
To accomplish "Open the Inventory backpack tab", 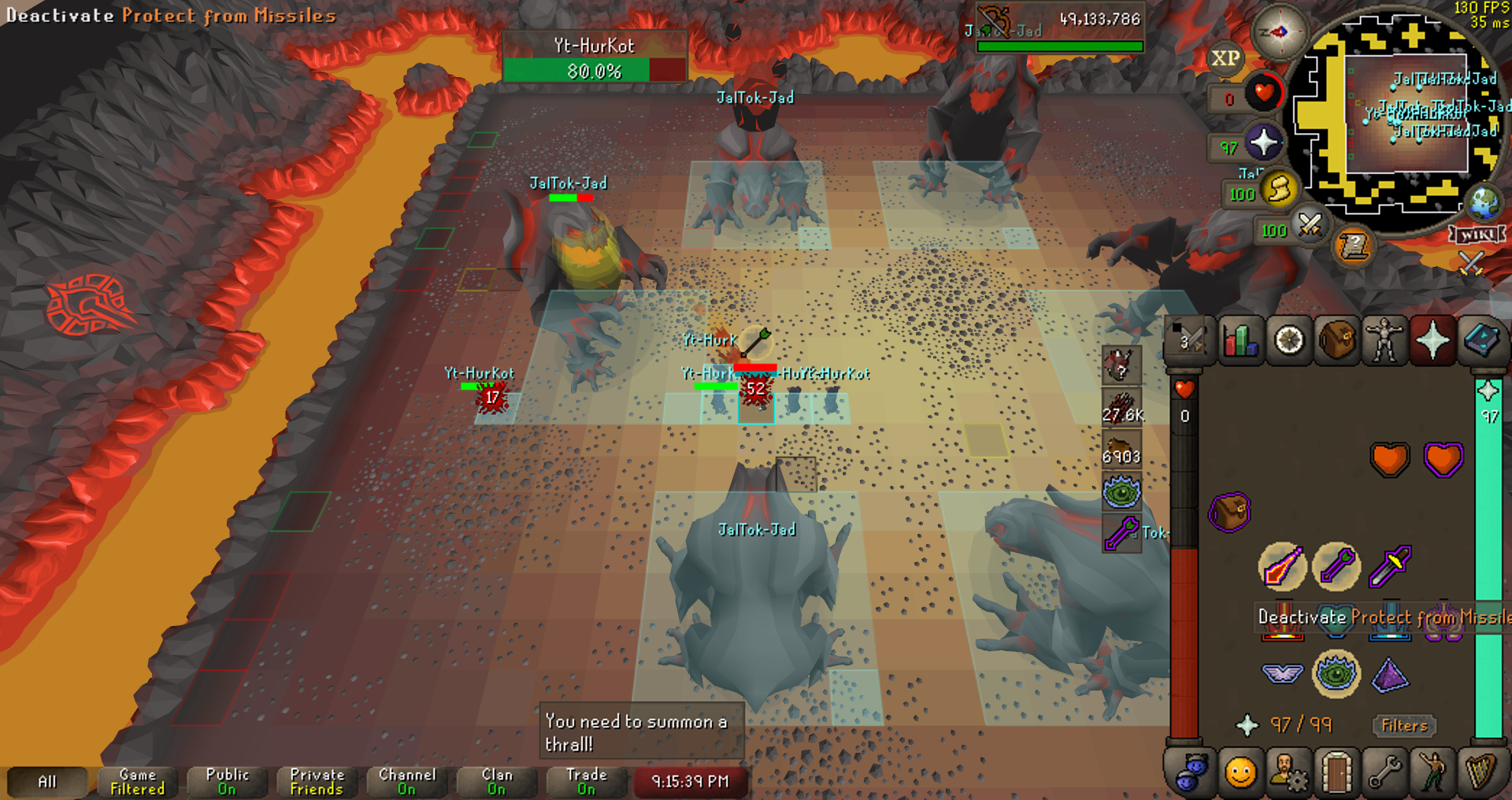I will (1336, 341).
